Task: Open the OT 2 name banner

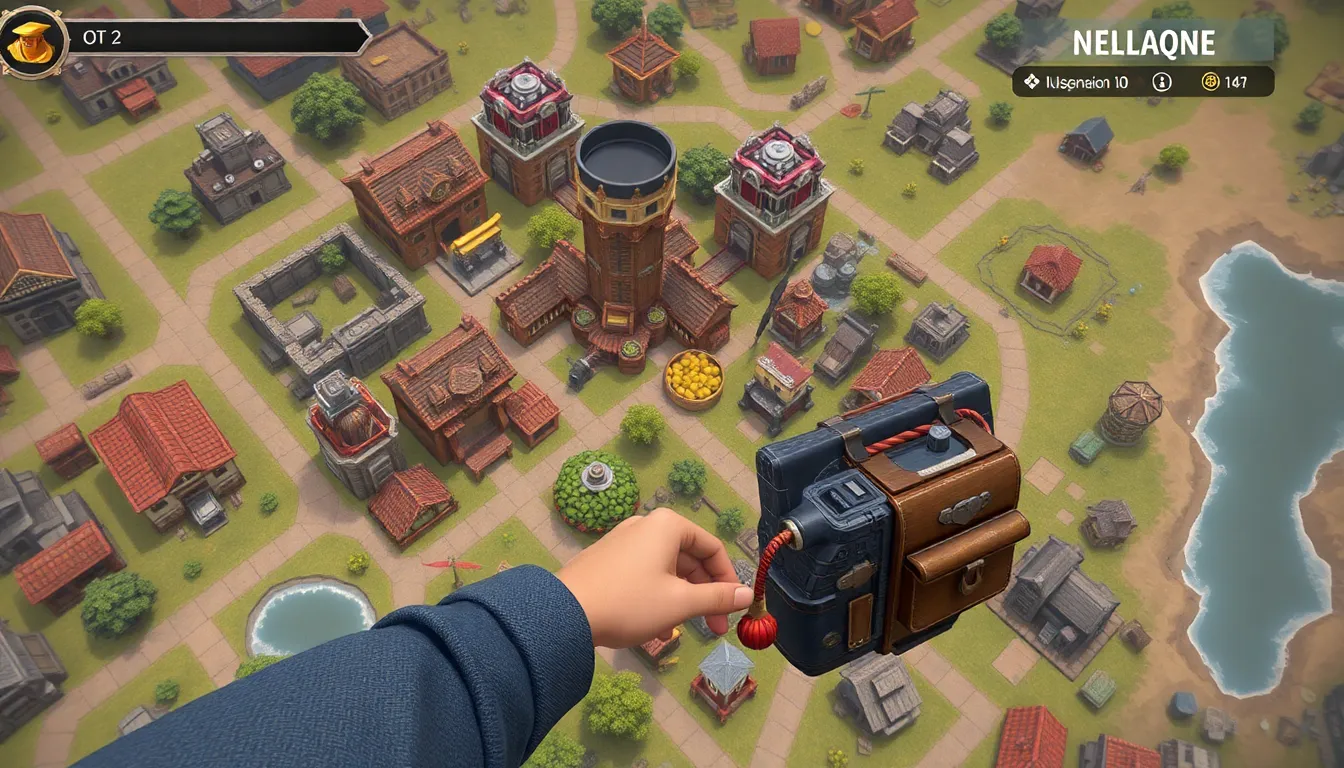Action: coord(215,38)
